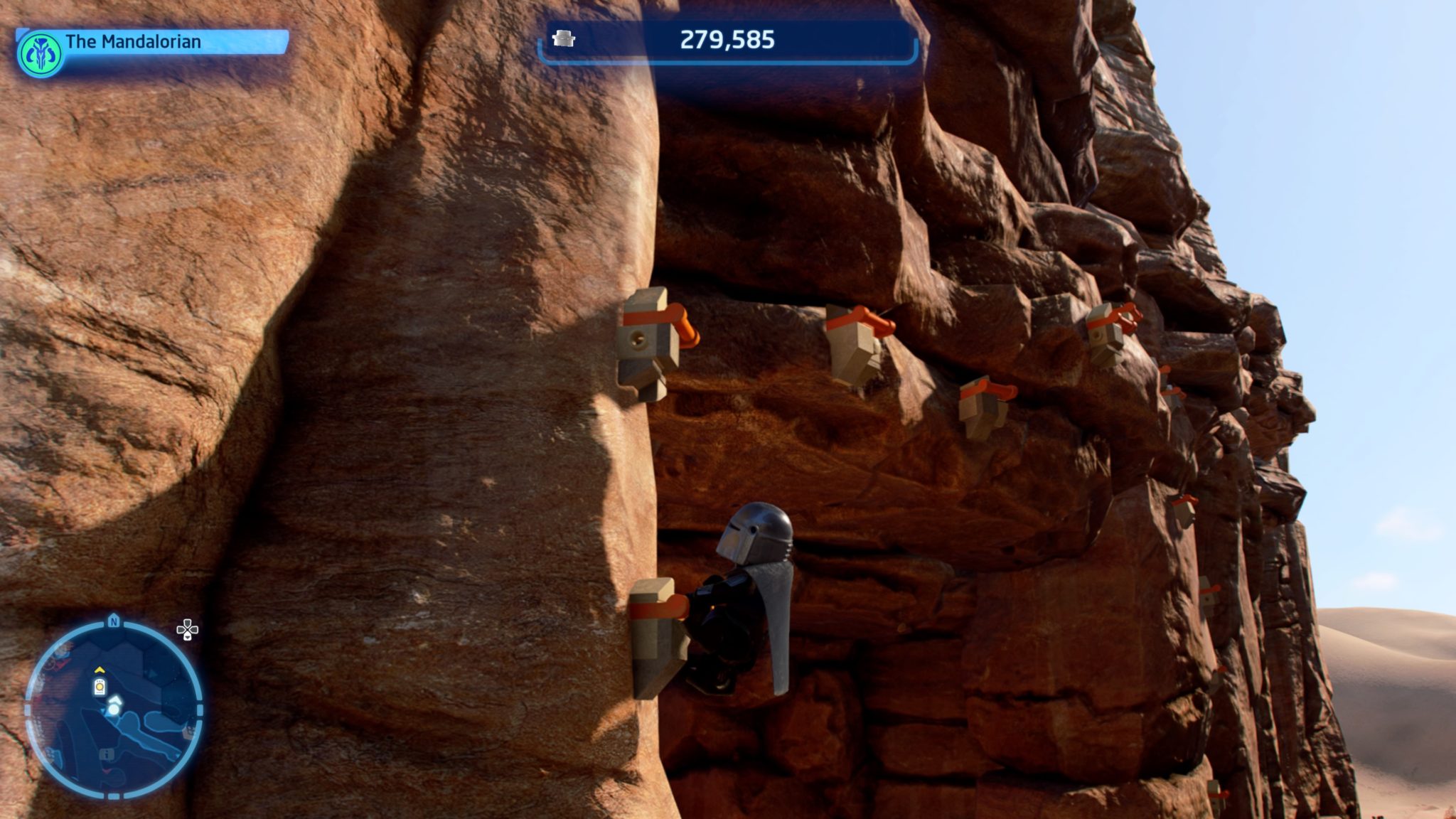The image size is (1456, 819).
Task: Select the white chevron above the player dot
Action: (x=115, y=700)
